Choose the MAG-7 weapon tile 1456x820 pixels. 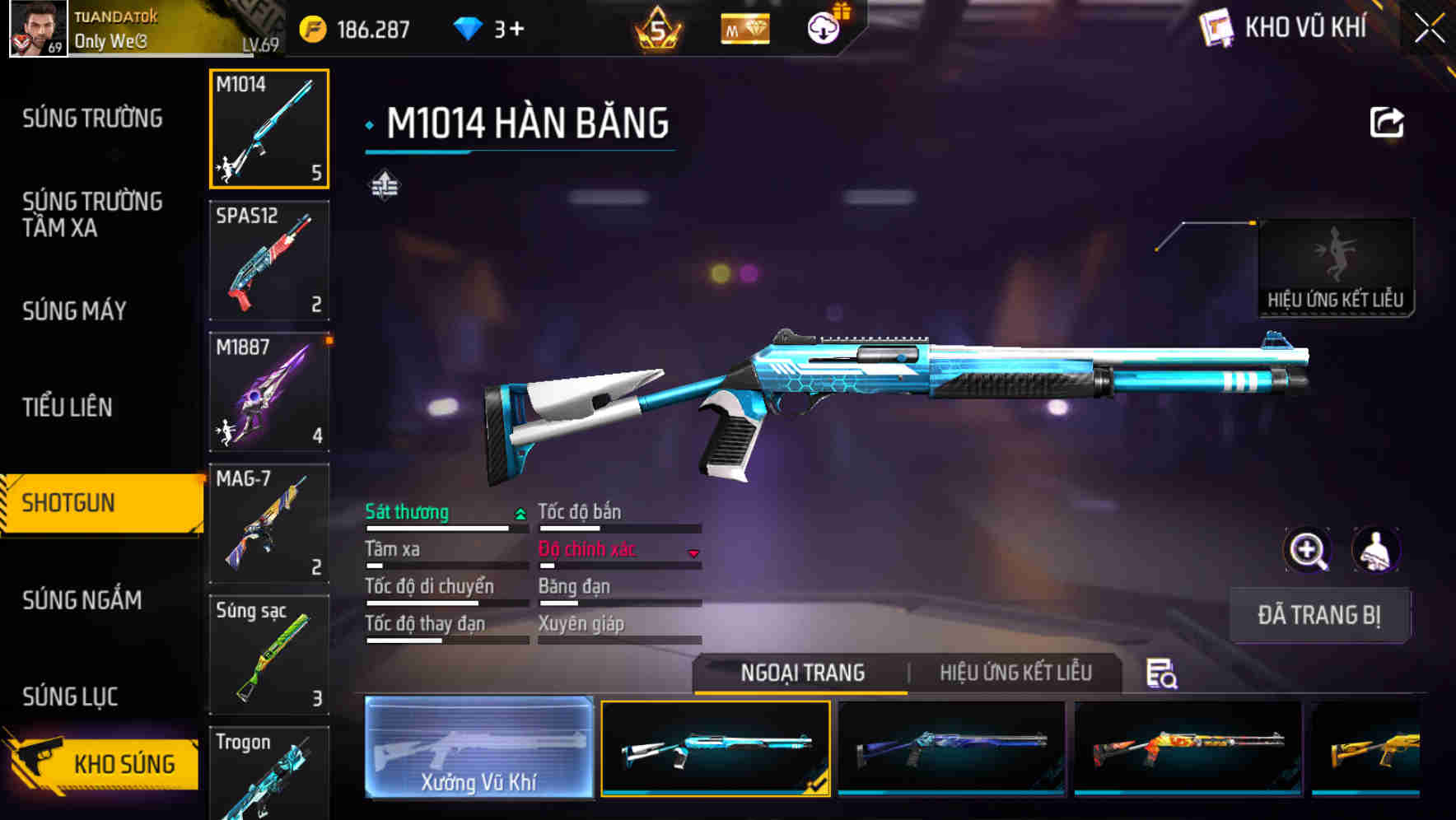pos(269,524)
